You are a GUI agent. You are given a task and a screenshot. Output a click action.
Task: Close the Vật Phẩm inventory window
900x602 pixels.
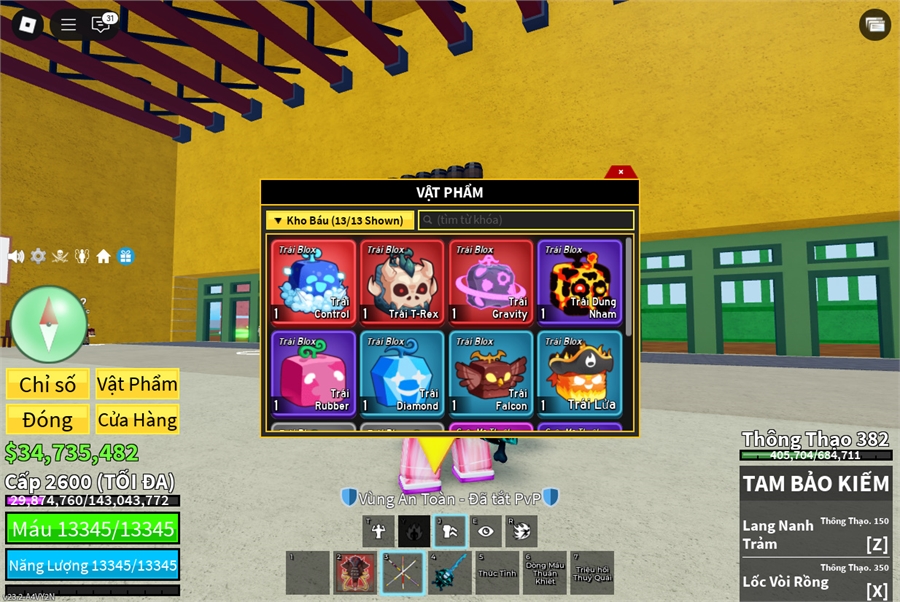pyautogui.click(x=621, y=172)
